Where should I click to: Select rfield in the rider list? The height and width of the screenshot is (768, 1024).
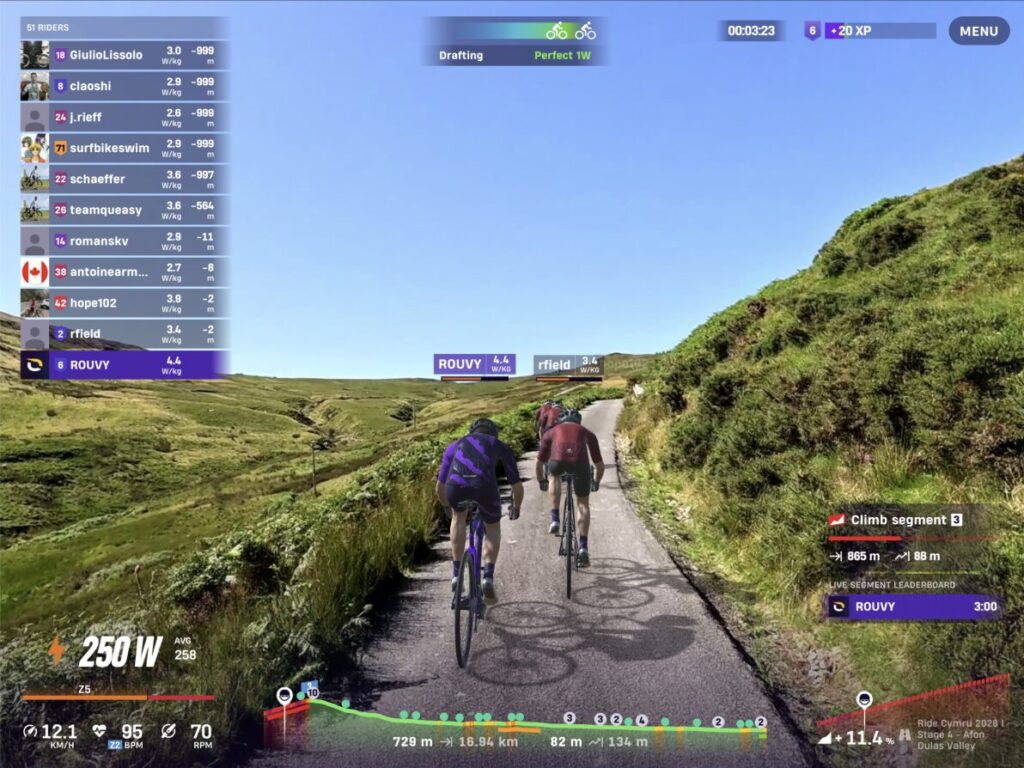[x=124, y=333]
